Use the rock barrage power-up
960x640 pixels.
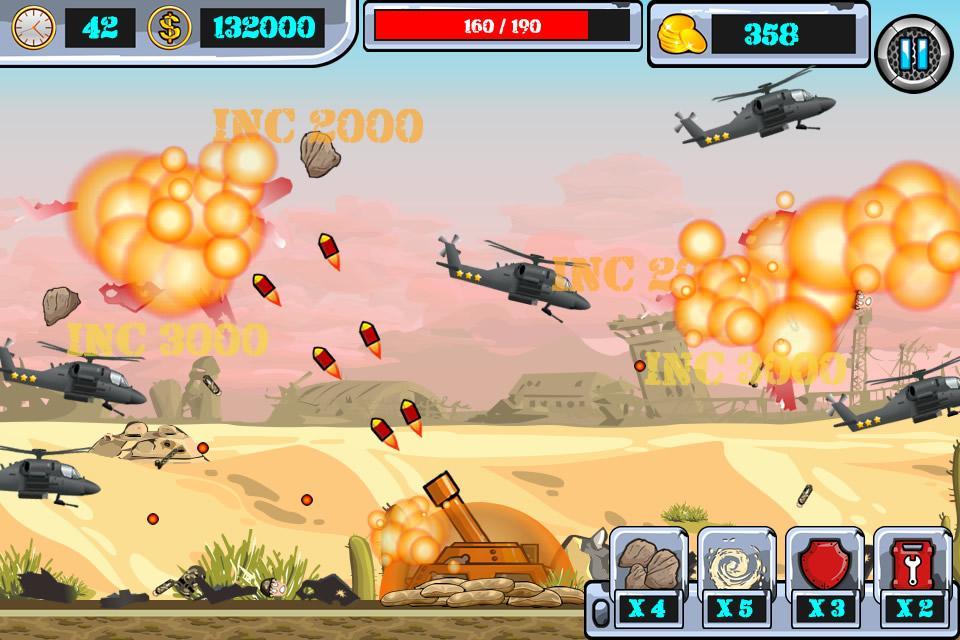[x=647, y=565]
